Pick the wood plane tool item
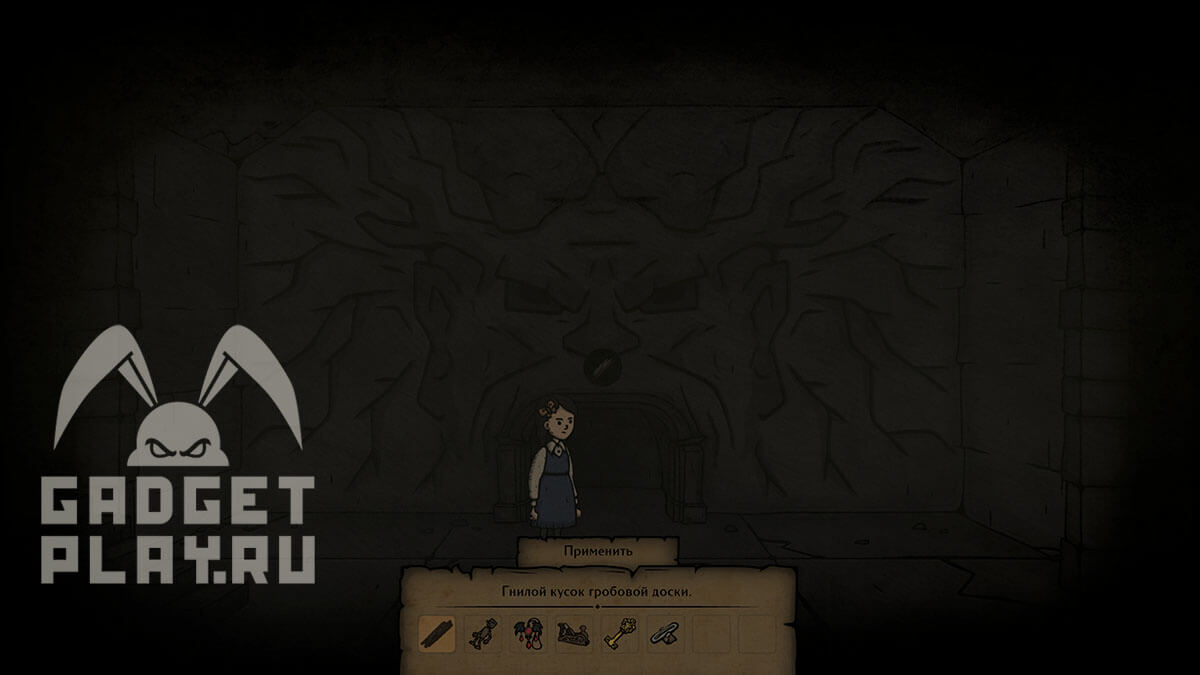 [x=574, y=634]
